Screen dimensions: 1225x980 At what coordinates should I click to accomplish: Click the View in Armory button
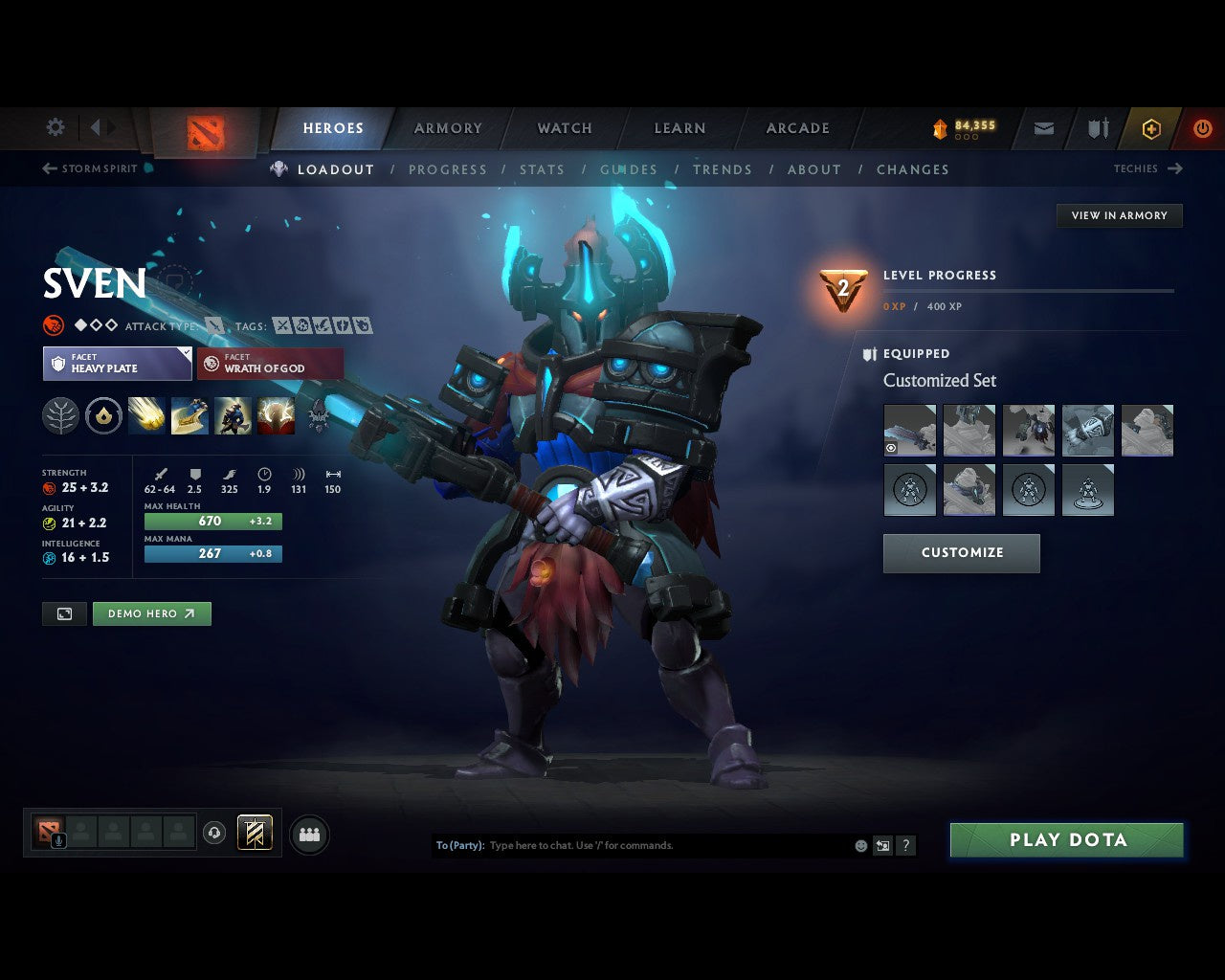1119,215
